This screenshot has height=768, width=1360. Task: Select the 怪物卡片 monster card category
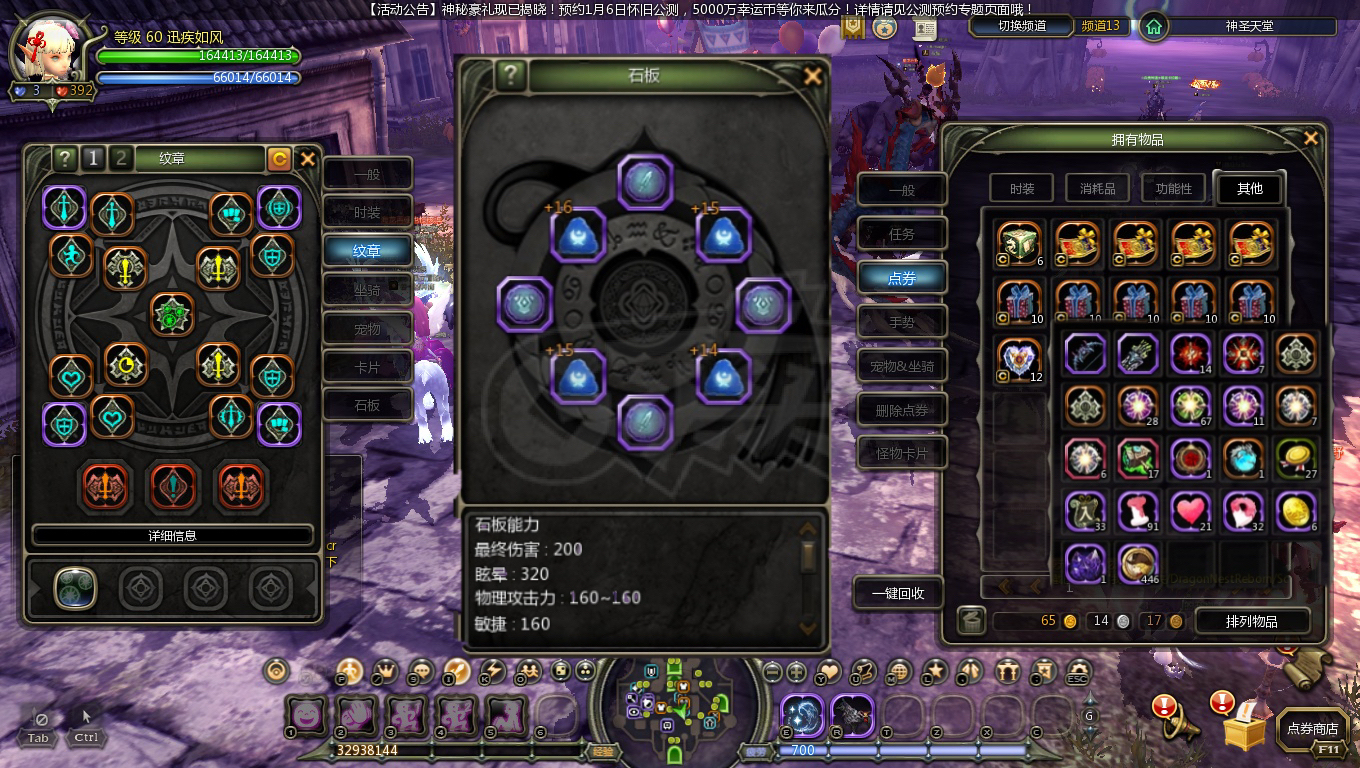click(x=902, y=454)
